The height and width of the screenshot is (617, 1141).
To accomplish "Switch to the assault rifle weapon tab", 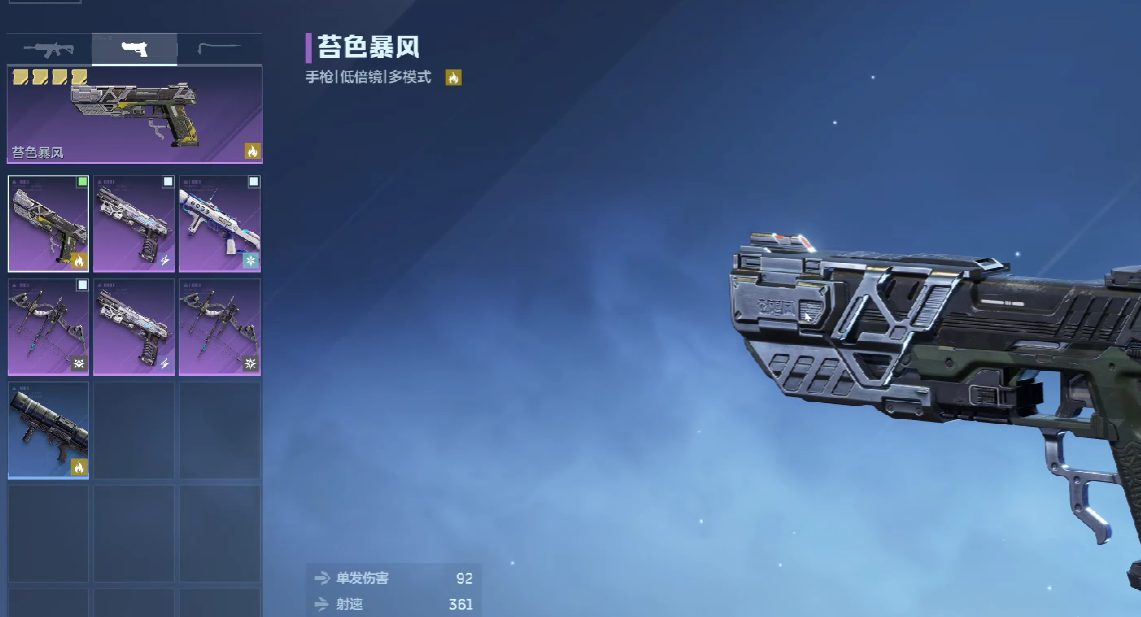I will coord(48,48).
